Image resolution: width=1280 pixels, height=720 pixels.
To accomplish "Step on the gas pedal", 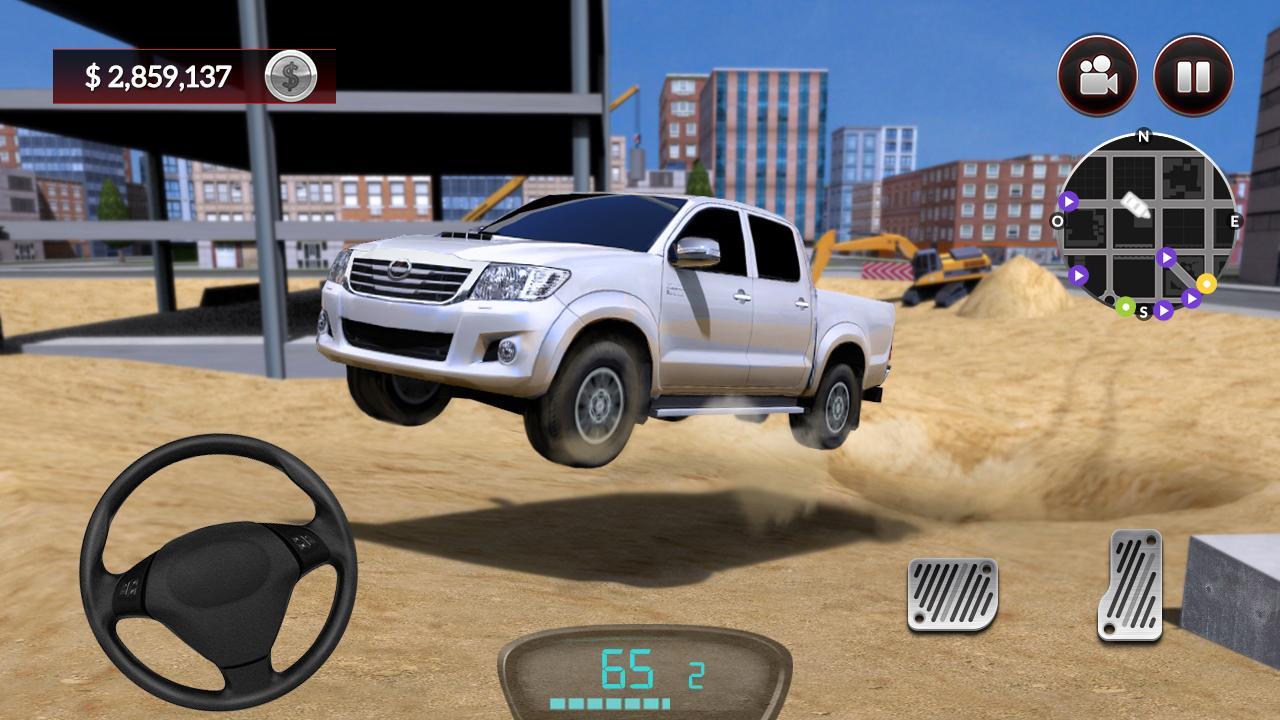I will click(x=1130, y=584).
